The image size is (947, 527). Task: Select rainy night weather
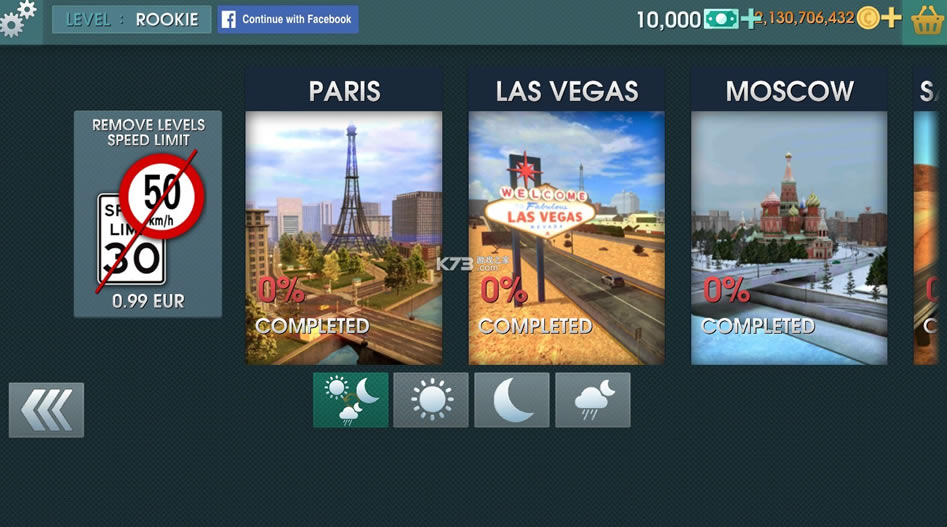click(593, 400)
